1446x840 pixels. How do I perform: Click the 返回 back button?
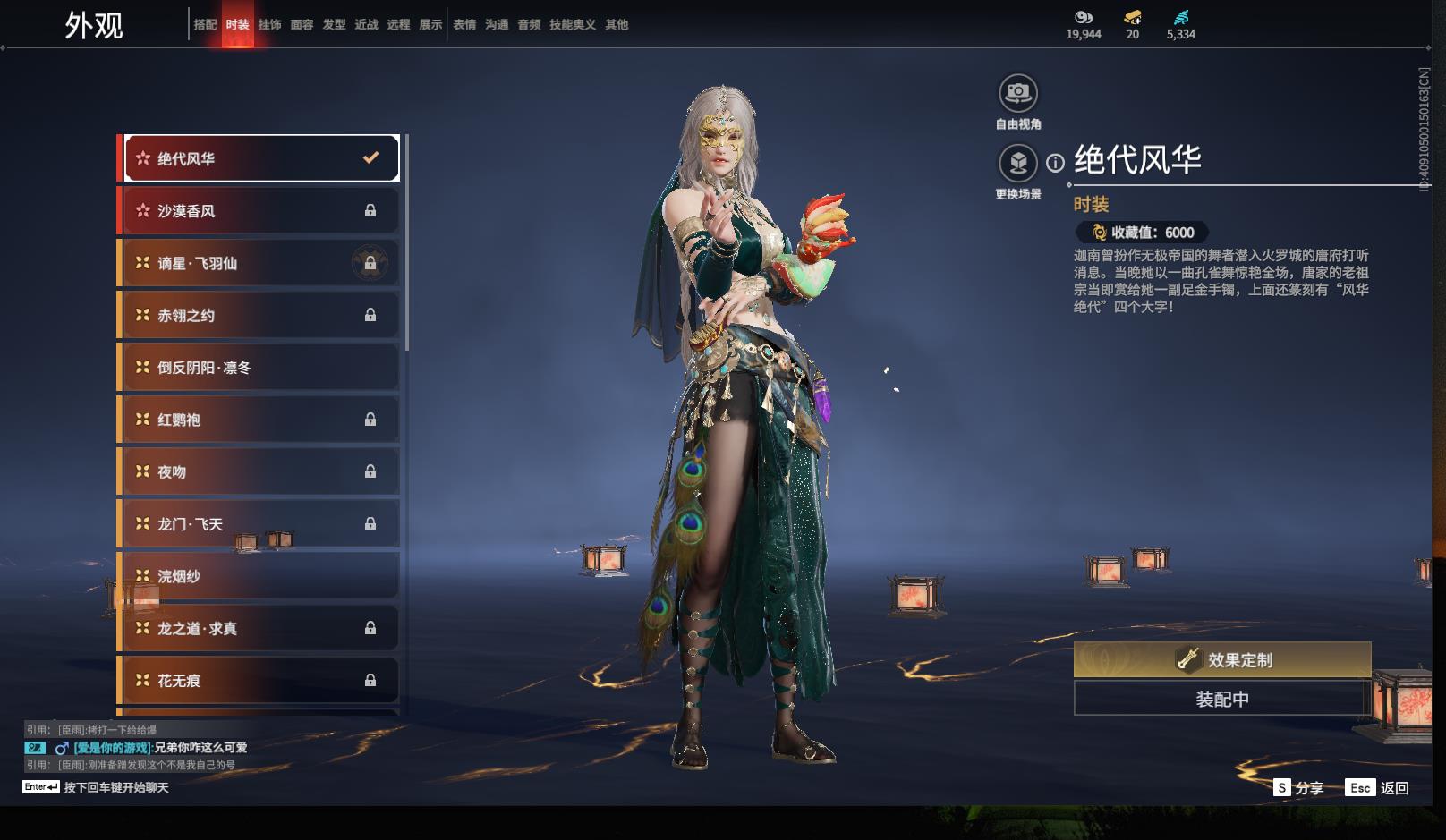point(1378,788)
